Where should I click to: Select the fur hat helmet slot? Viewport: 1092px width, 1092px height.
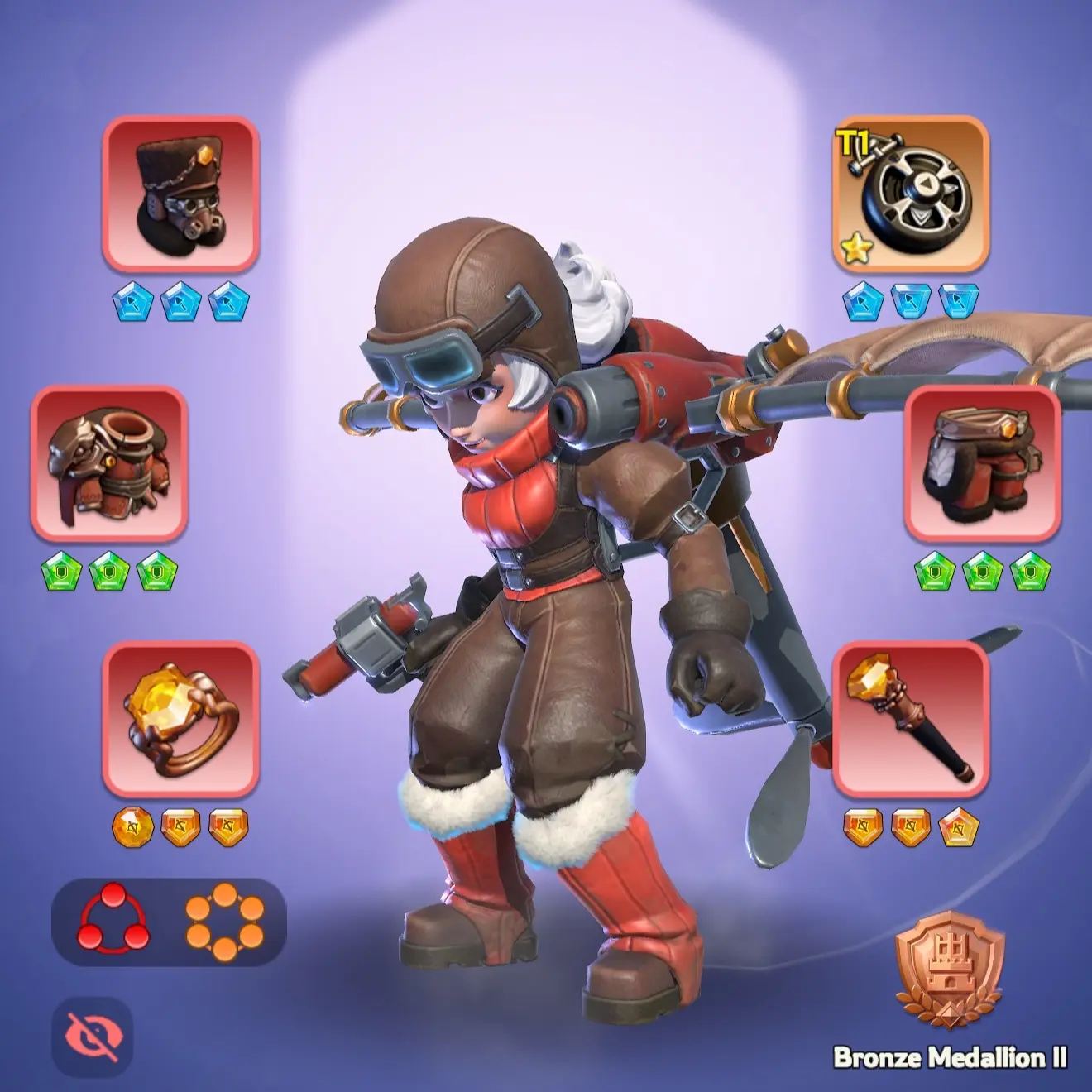[180, 195]
